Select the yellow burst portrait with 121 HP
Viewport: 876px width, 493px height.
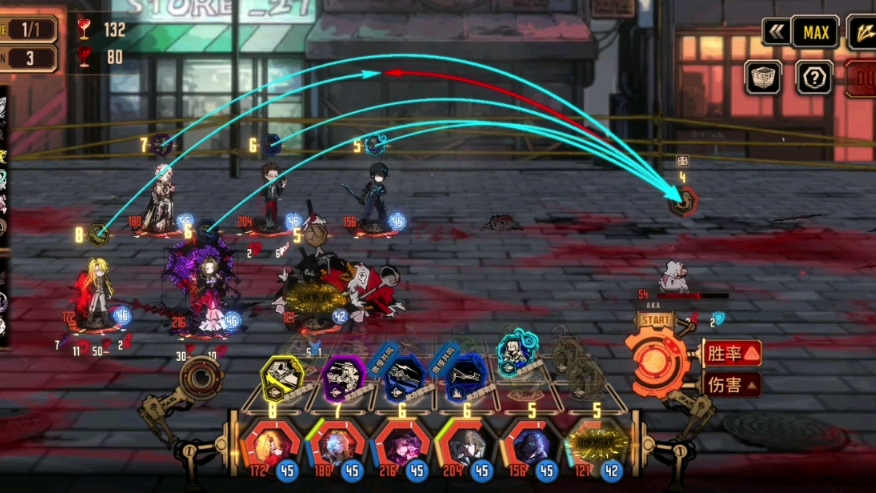point(596,444)
